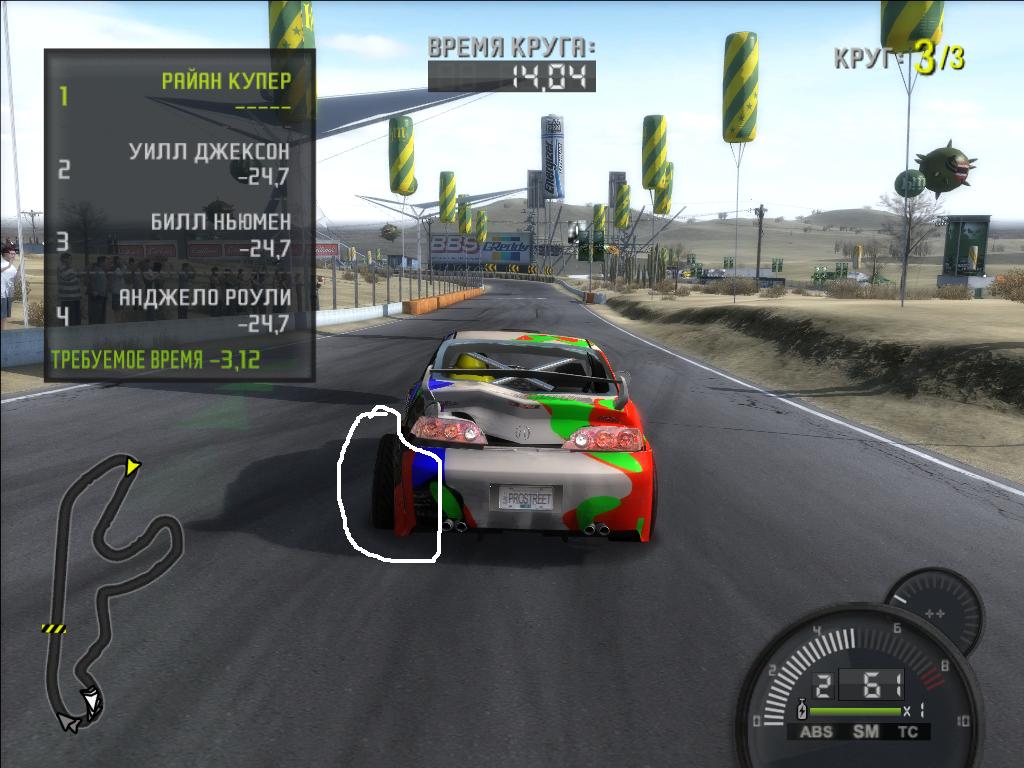Toggle the ABS indicator
Screen dimensions: 1024x768
(x=817, y=732)
